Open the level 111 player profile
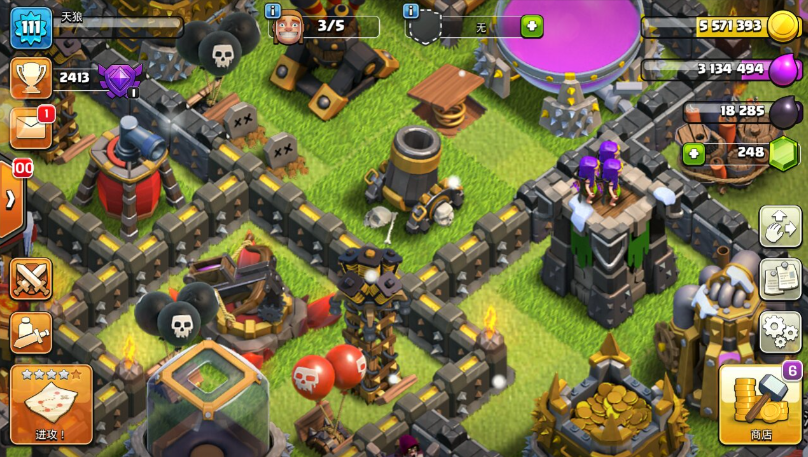This screenshot has height=457, width=808. [x=30, y=27]
